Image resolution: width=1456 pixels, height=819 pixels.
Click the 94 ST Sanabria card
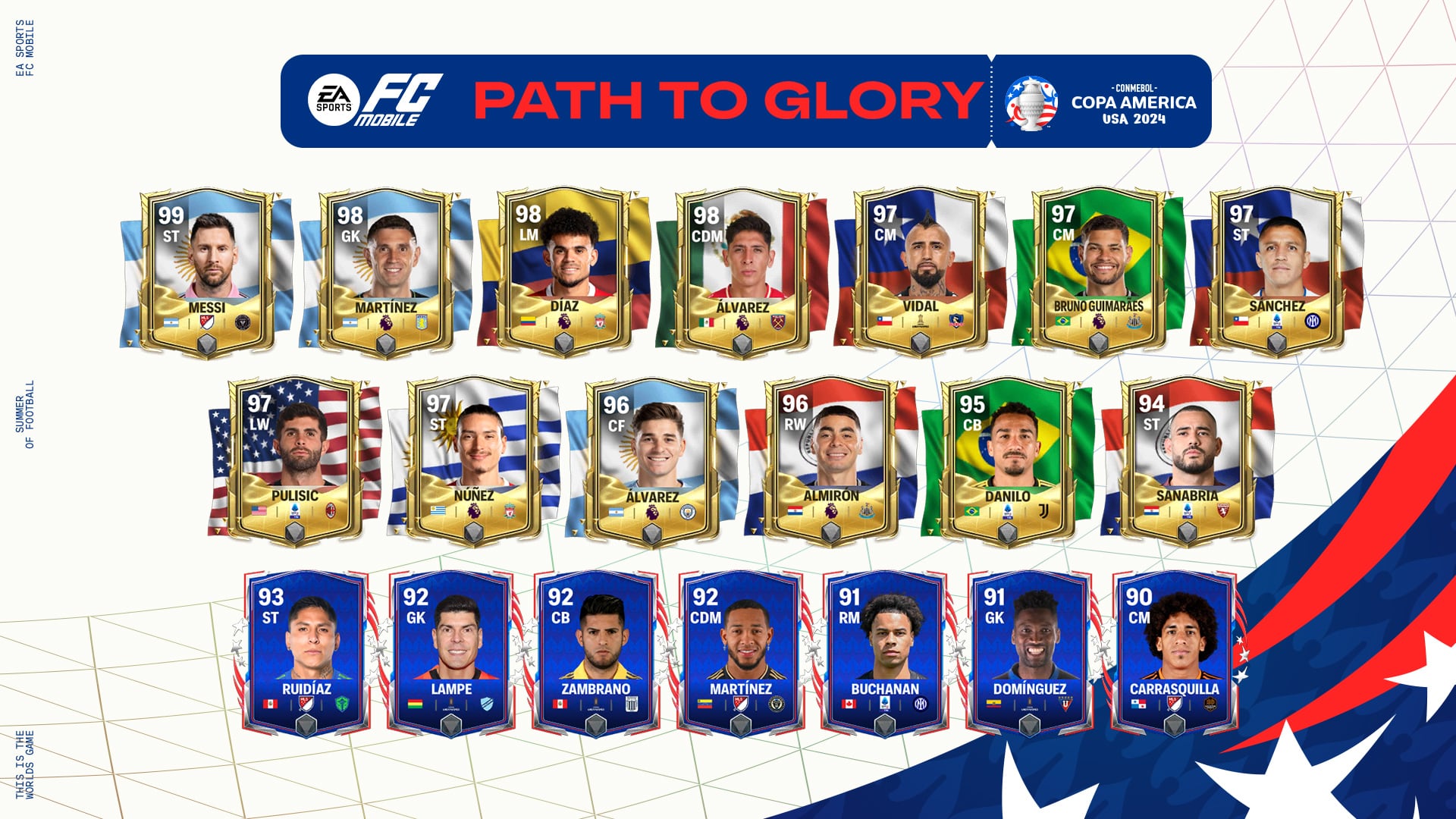click(1187, 461)
